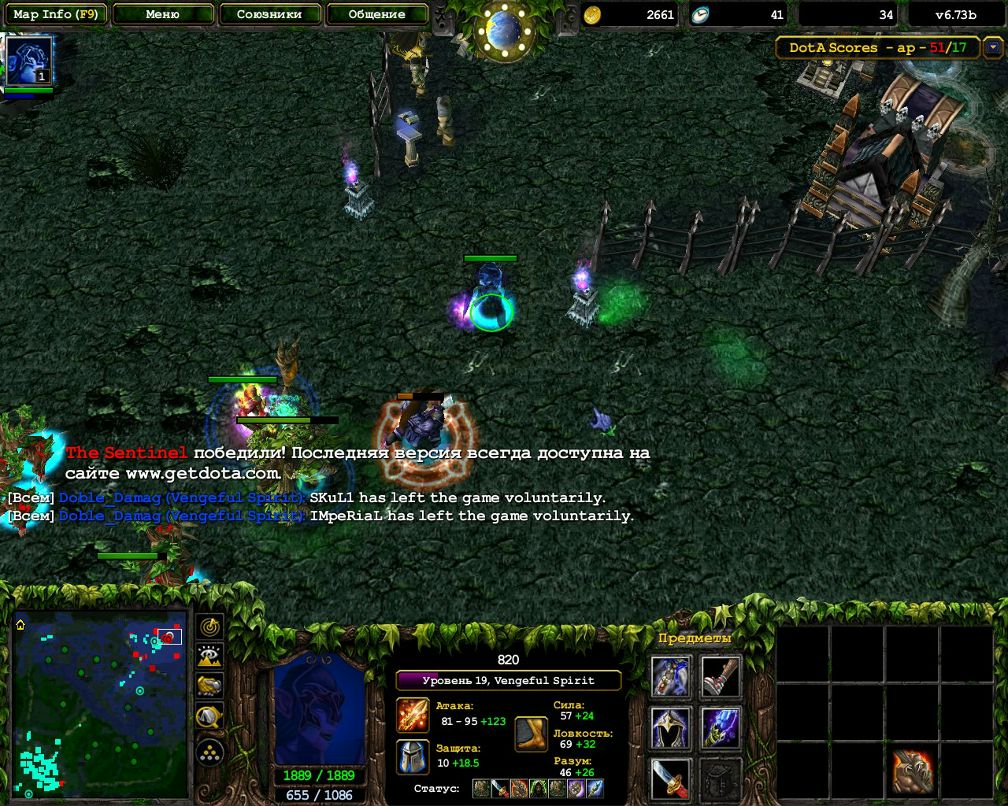Open Map Info (F9) panel
The height and width of the screenshot is (806, 1008).
pyautogui.click(x=55, y=14)
